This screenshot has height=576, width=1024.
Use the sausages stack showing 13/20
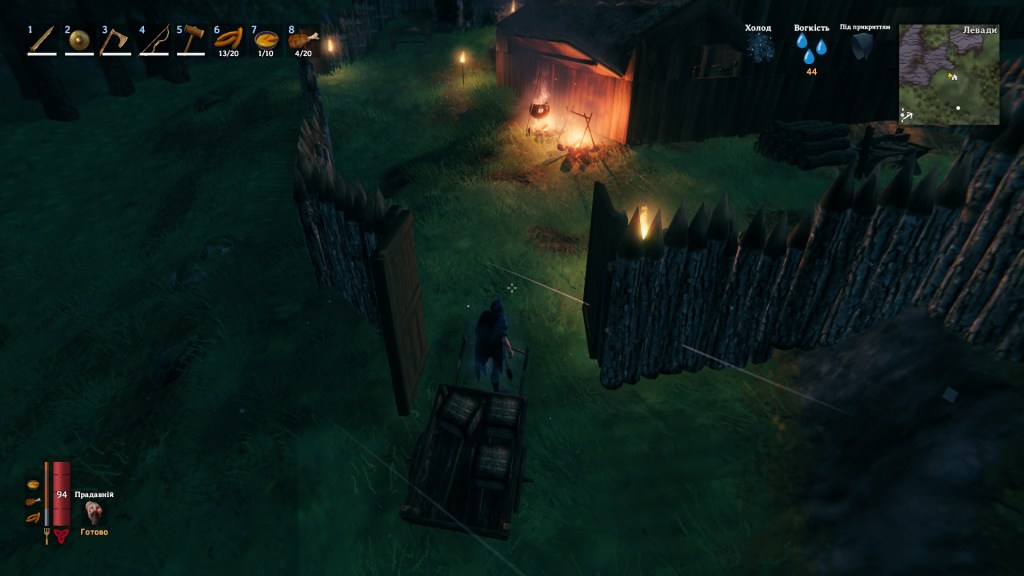(x=228, y=40)
